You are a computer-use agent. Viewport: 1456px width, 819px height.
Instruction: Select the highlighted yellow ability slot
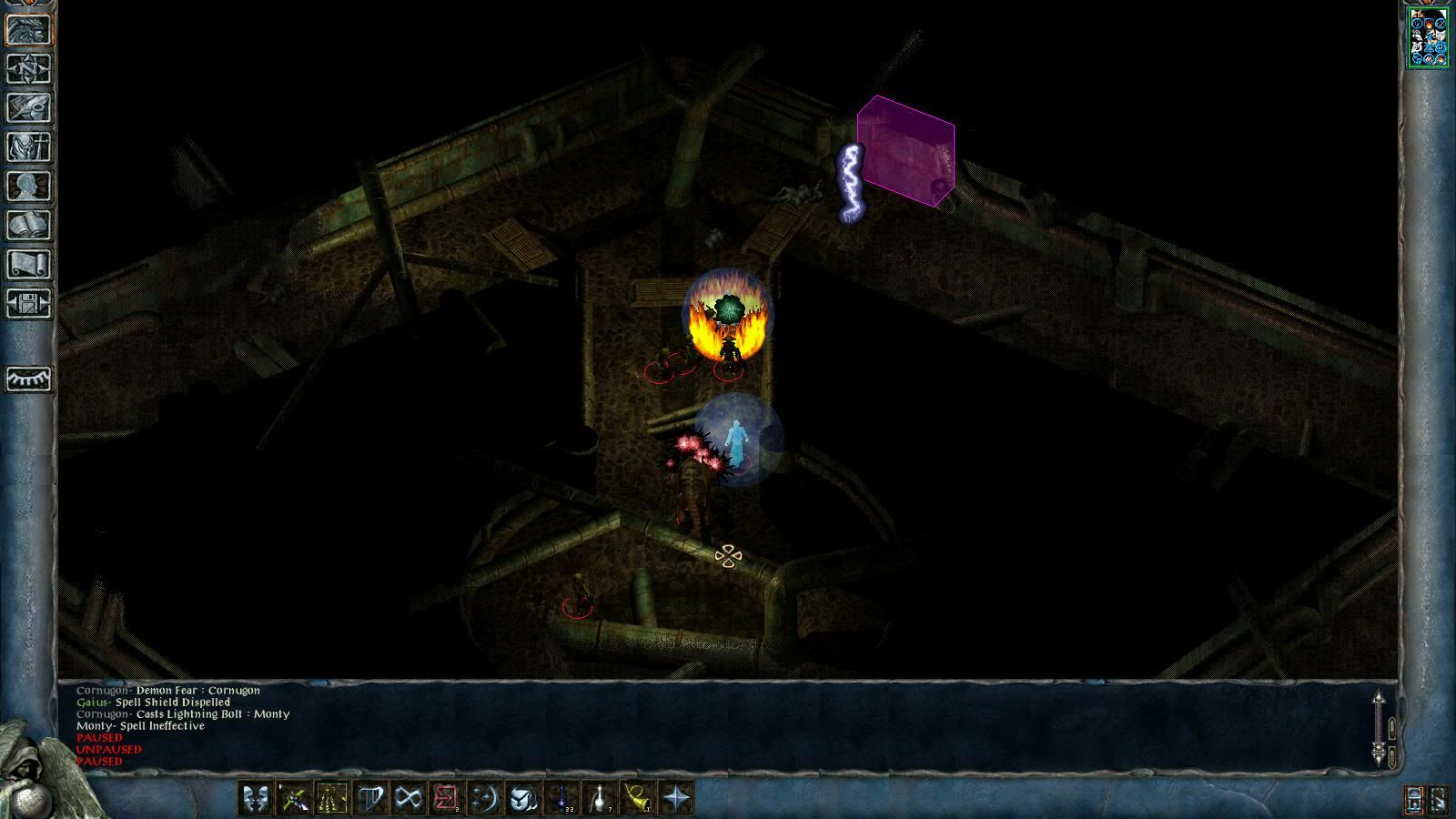pyautogui.click(x=331, y=799)
